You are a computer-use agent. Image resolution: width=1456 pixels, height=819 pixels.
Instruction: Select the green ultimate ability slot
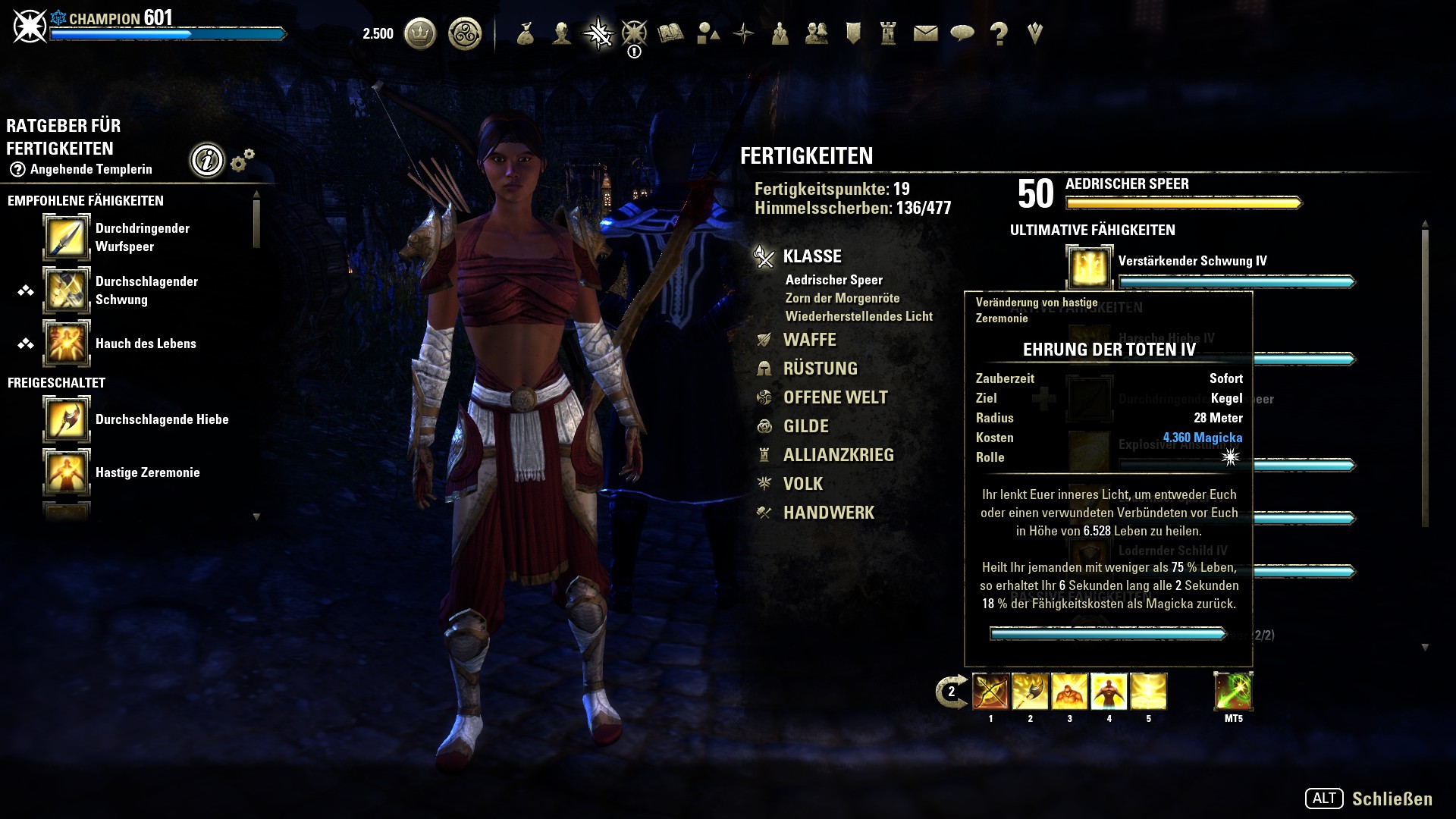tap(1233, 692)
